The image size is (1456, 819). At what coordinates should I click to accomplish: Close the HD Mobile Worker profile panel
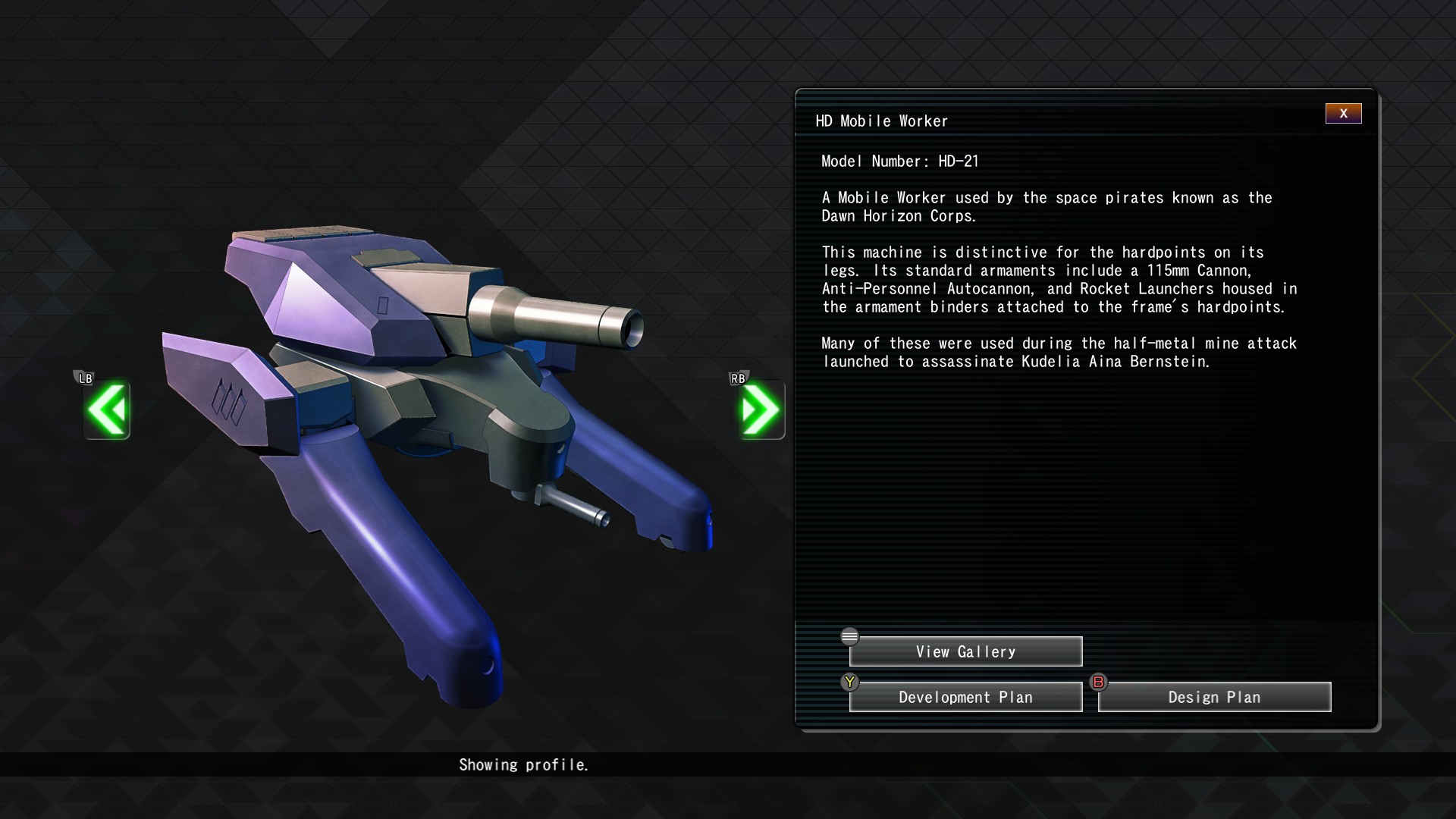[x=1343, y=114]
